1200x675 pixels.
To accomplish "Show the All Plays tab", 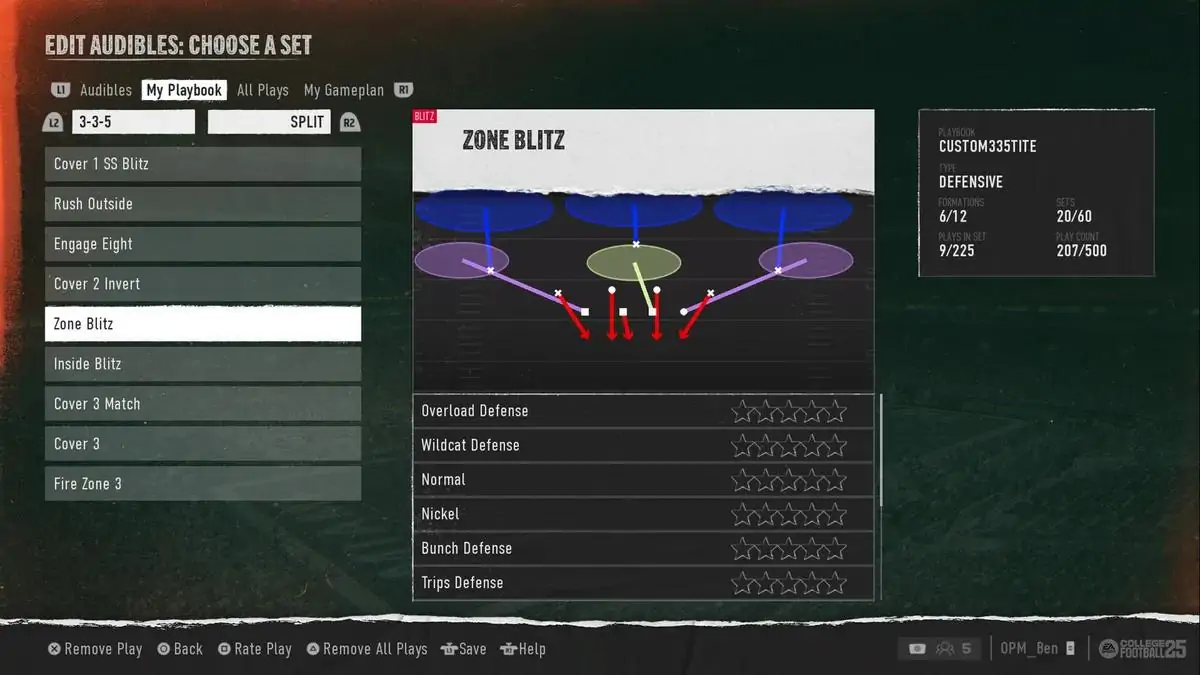I will (262, 90).
